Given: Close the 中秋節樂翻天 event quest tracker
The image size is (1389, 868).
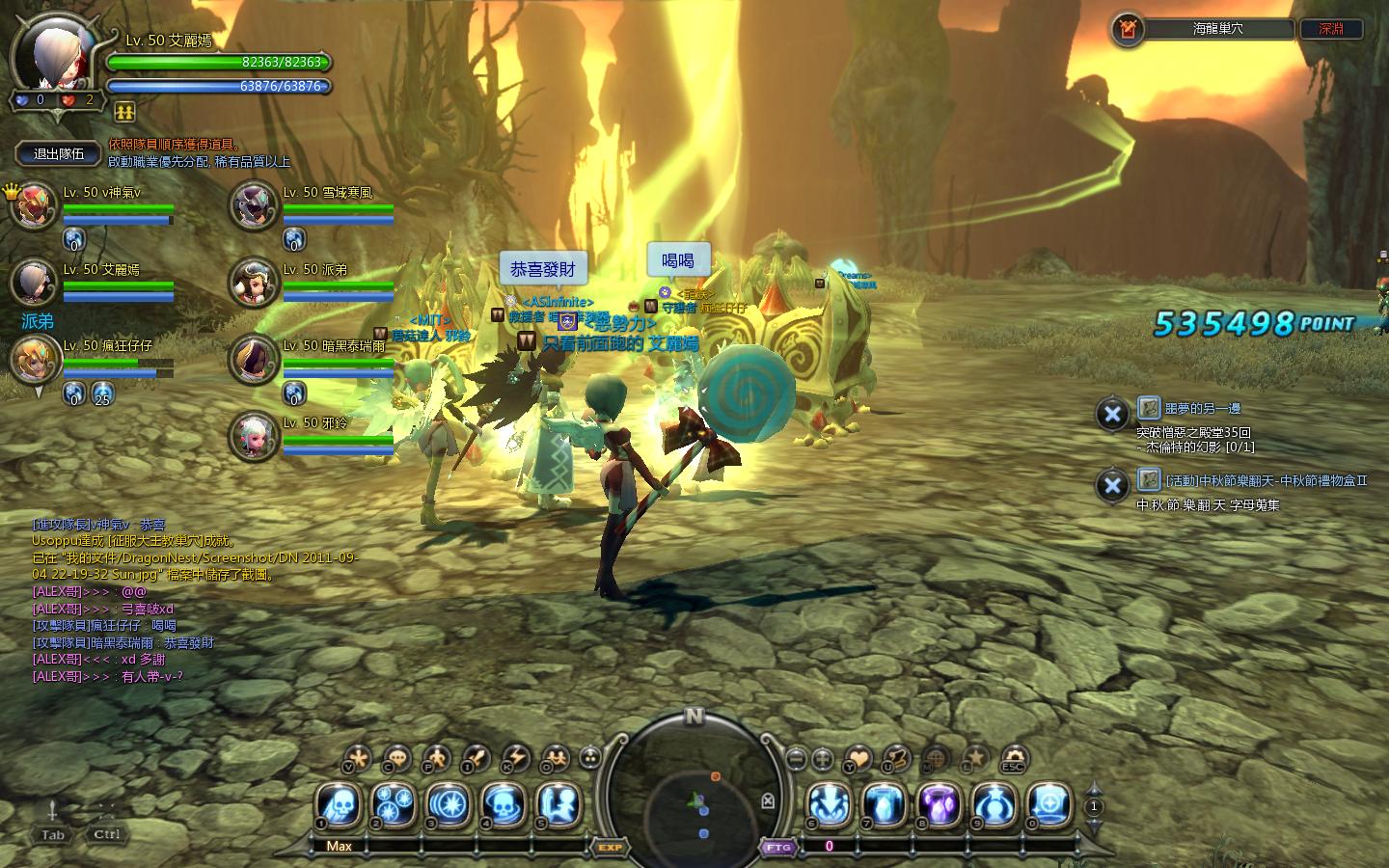Looking at the screenshot, I should 1112,485.
